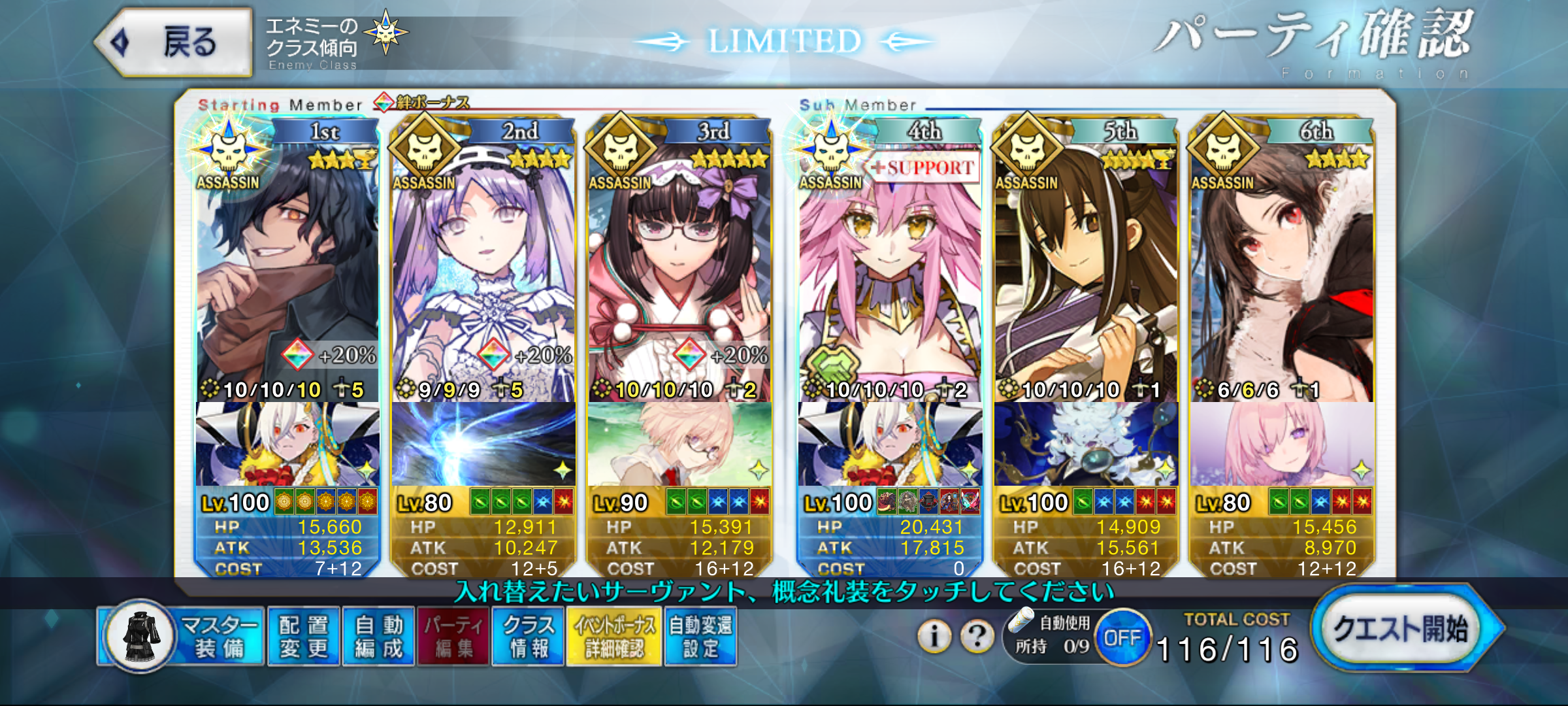
Task: Start the quest with クエスト開始
Action: click(1403, 629)
